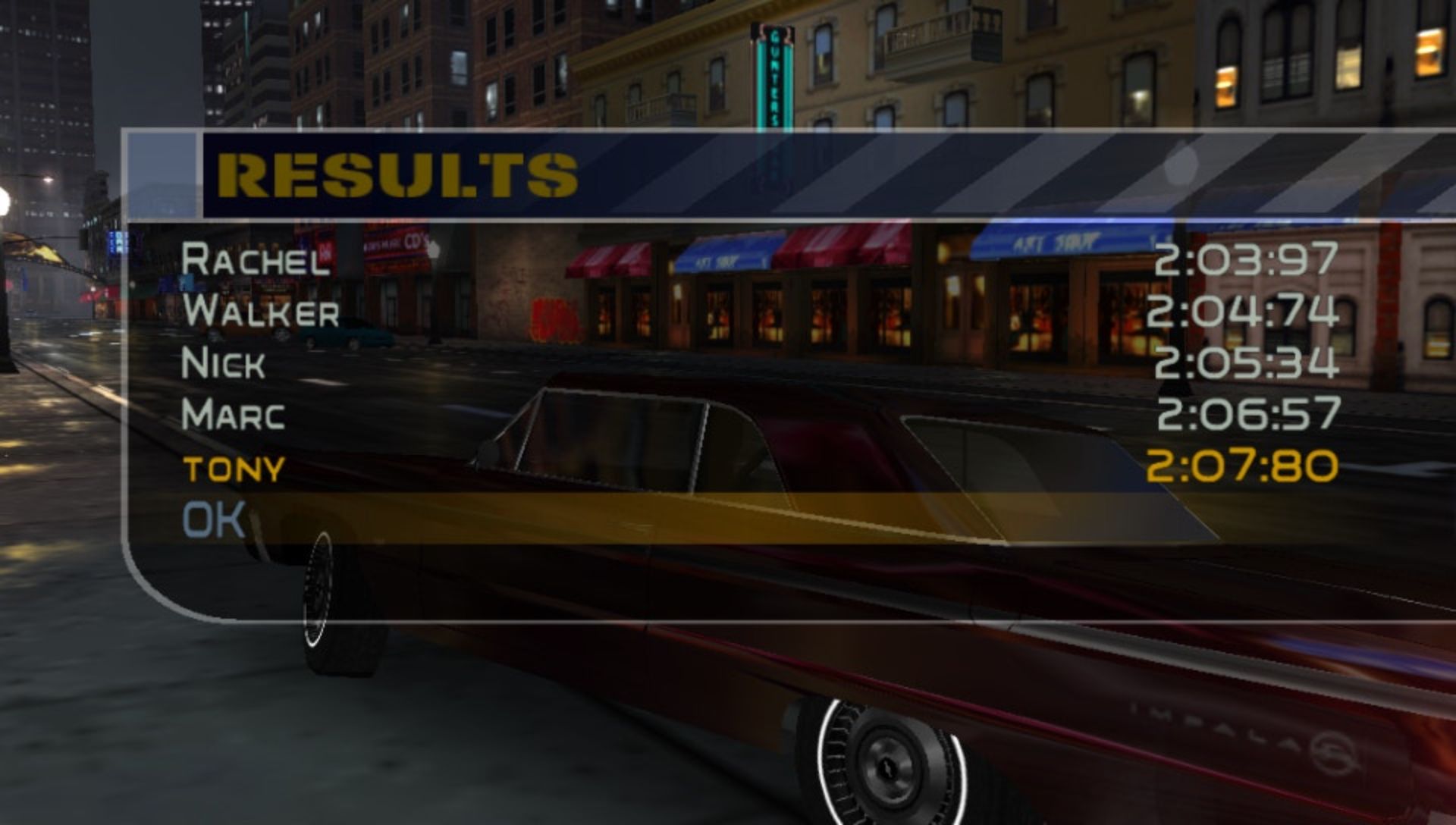Confirm results with the OK button
This screenshot has width=1456, height=825.
[x=214, y=520]
